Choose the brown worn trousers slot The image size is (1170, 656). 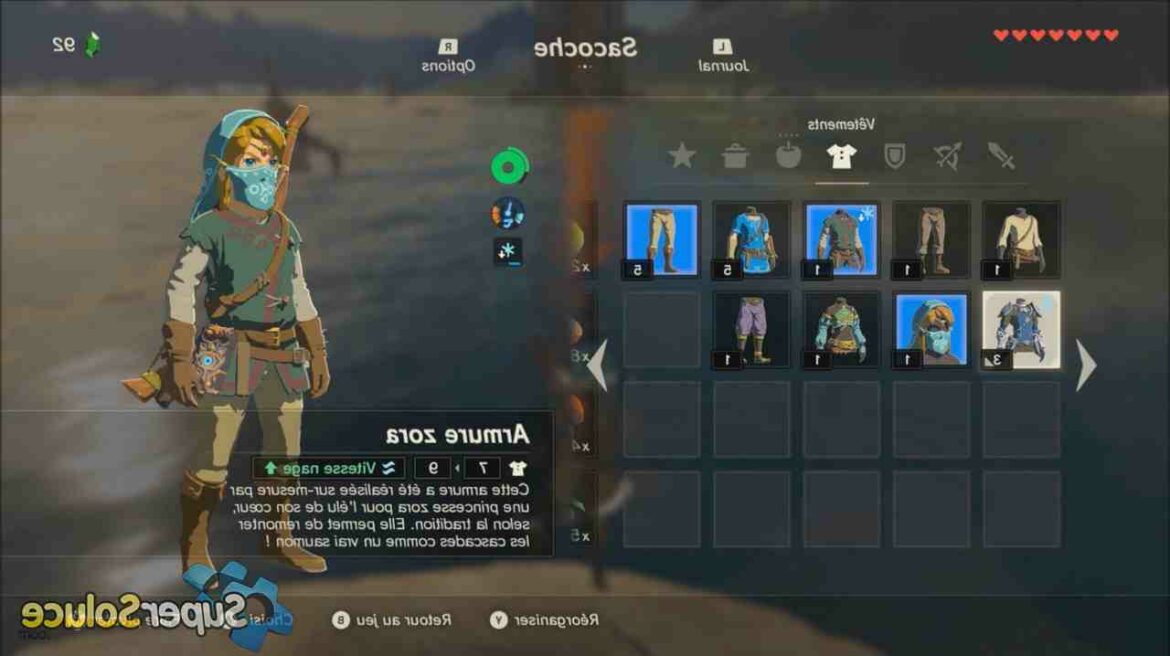coord(931,240)
